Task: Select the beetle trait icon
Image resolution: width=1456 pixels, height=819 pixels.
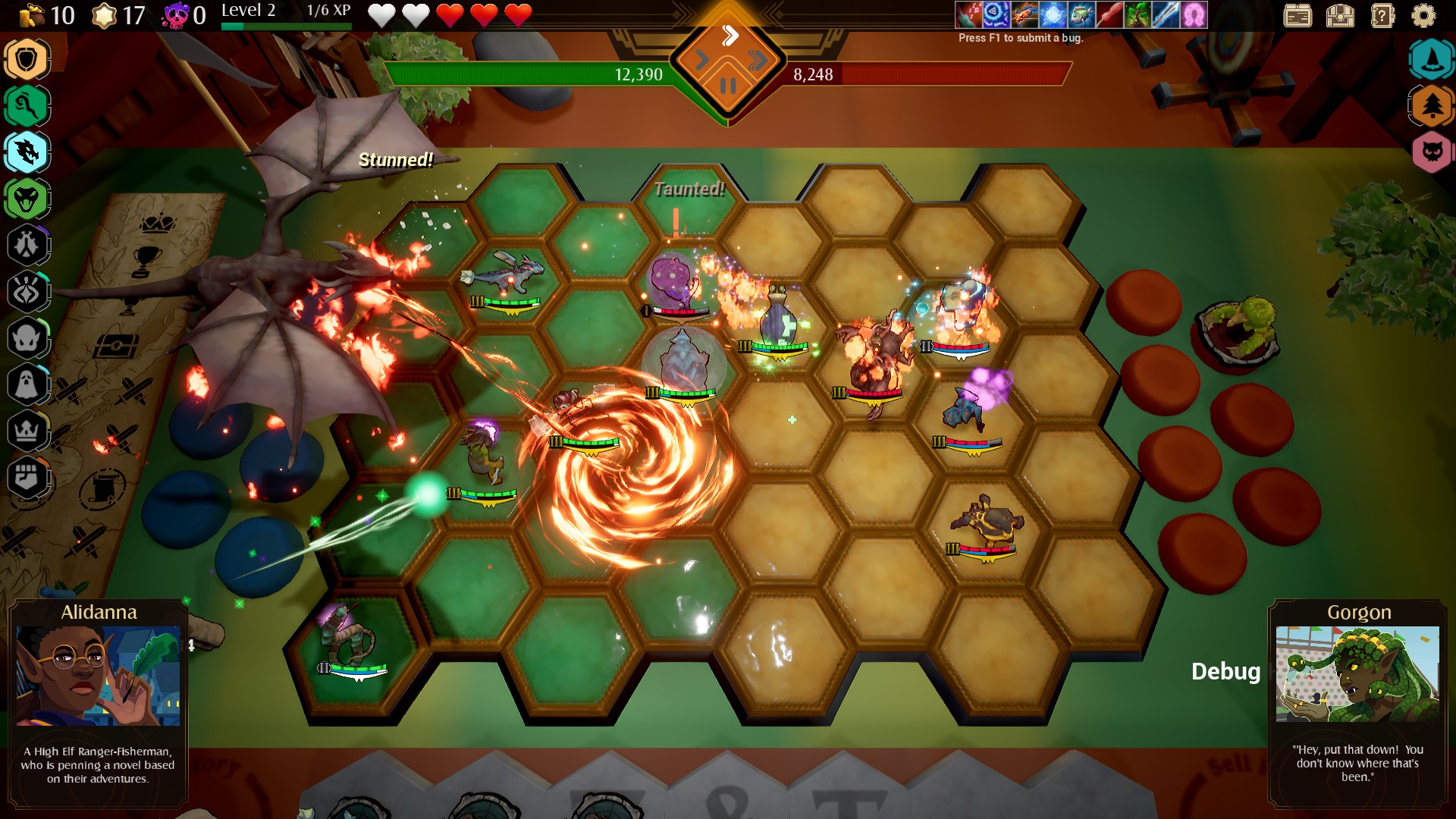Action: (28, 244)
